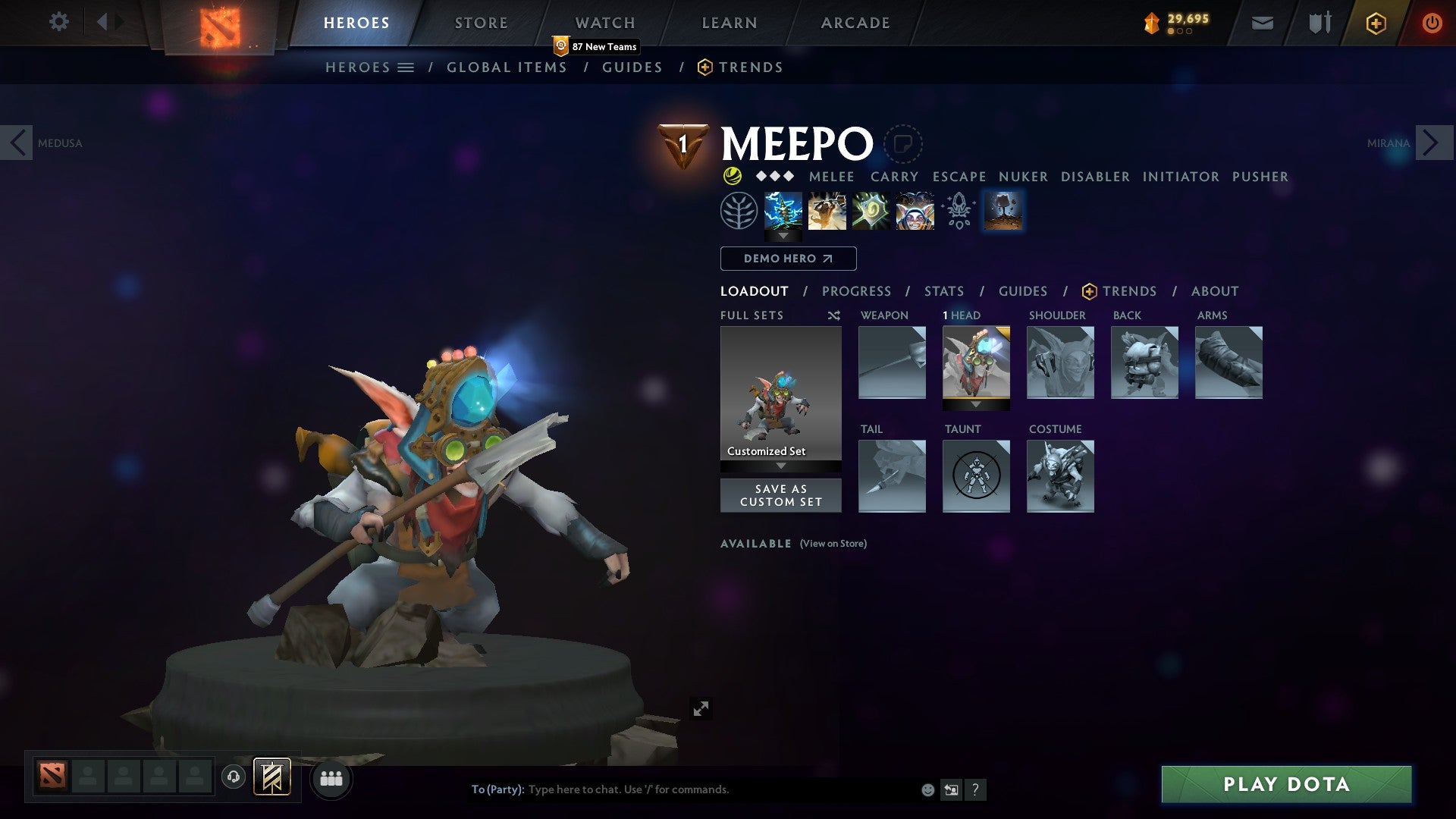The image size is (1456, 819).
Task: Switch to the STATS tab
Action: click(943, 290)
